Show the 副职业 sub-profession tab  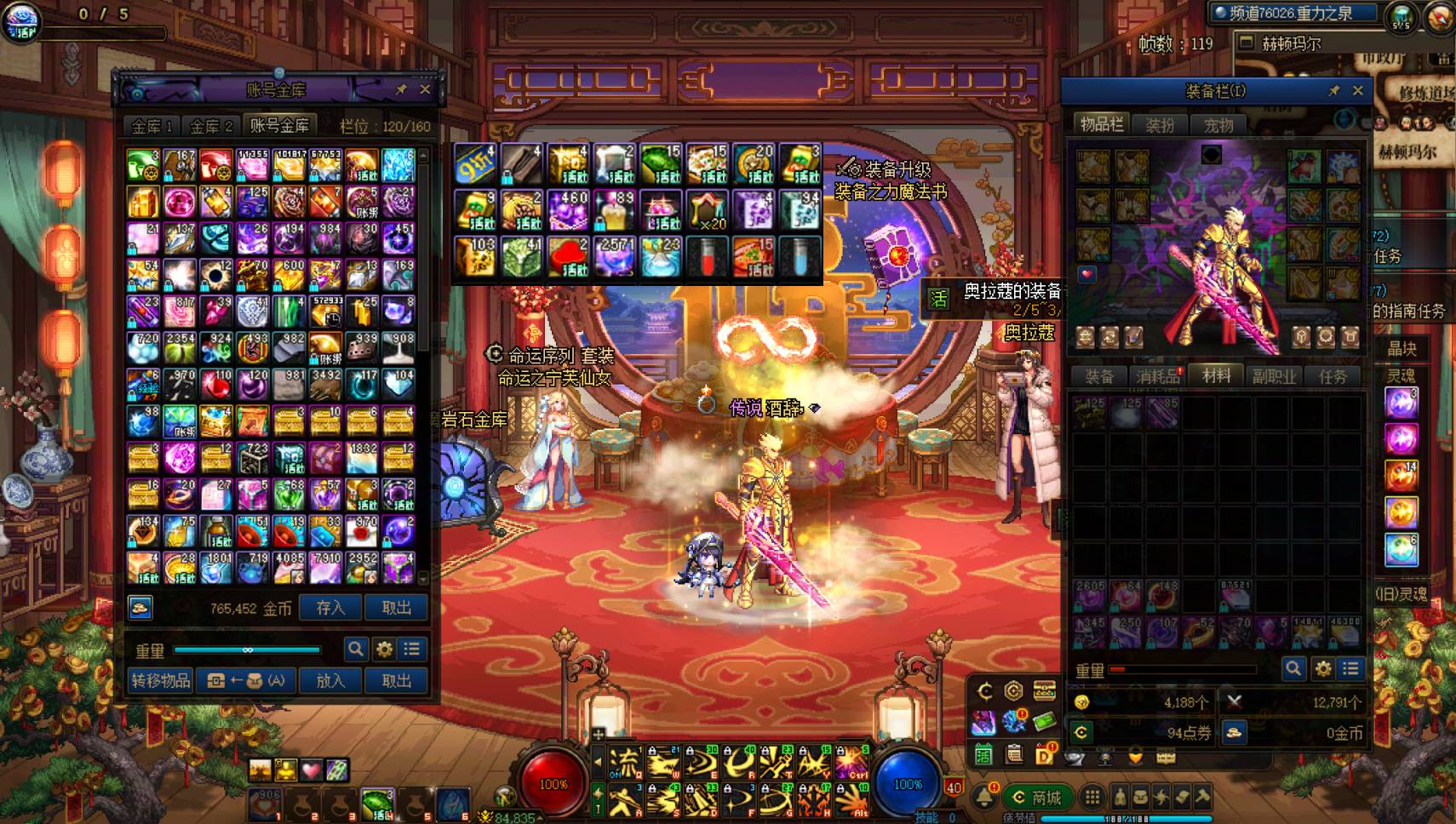tap(1274, 376)
